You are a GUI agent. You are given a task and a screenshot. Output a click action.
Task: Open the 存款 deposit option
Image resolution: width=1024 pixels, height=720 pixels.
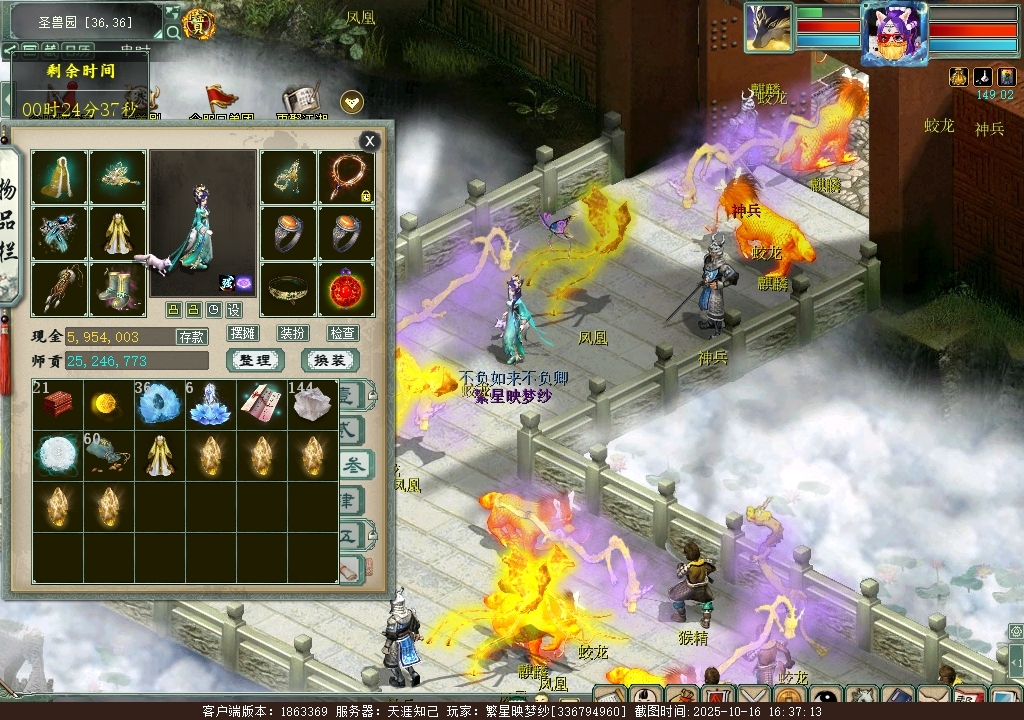click(191, 337)
